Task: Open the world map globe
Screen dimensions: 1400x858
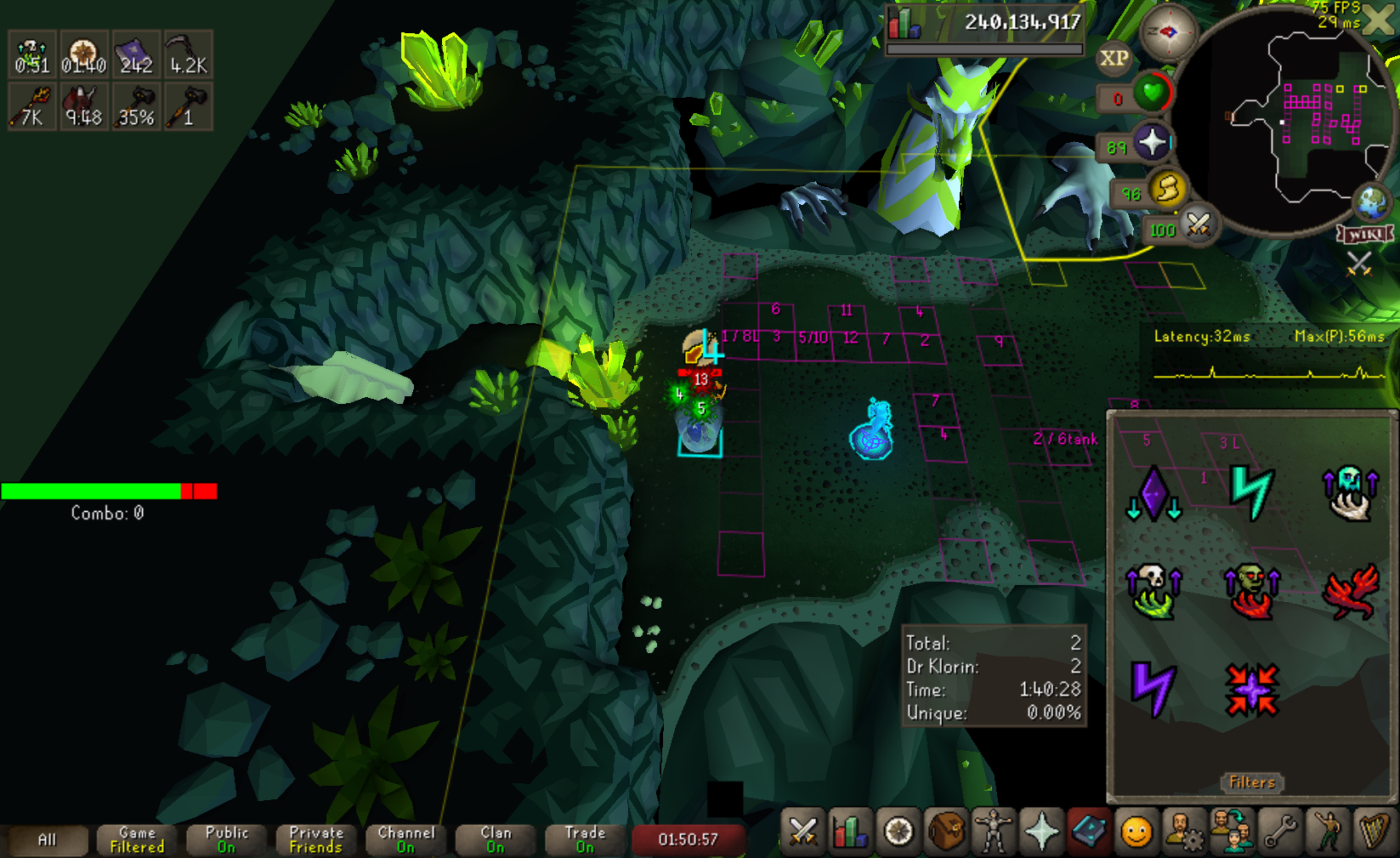Action: click(1370, 202)
